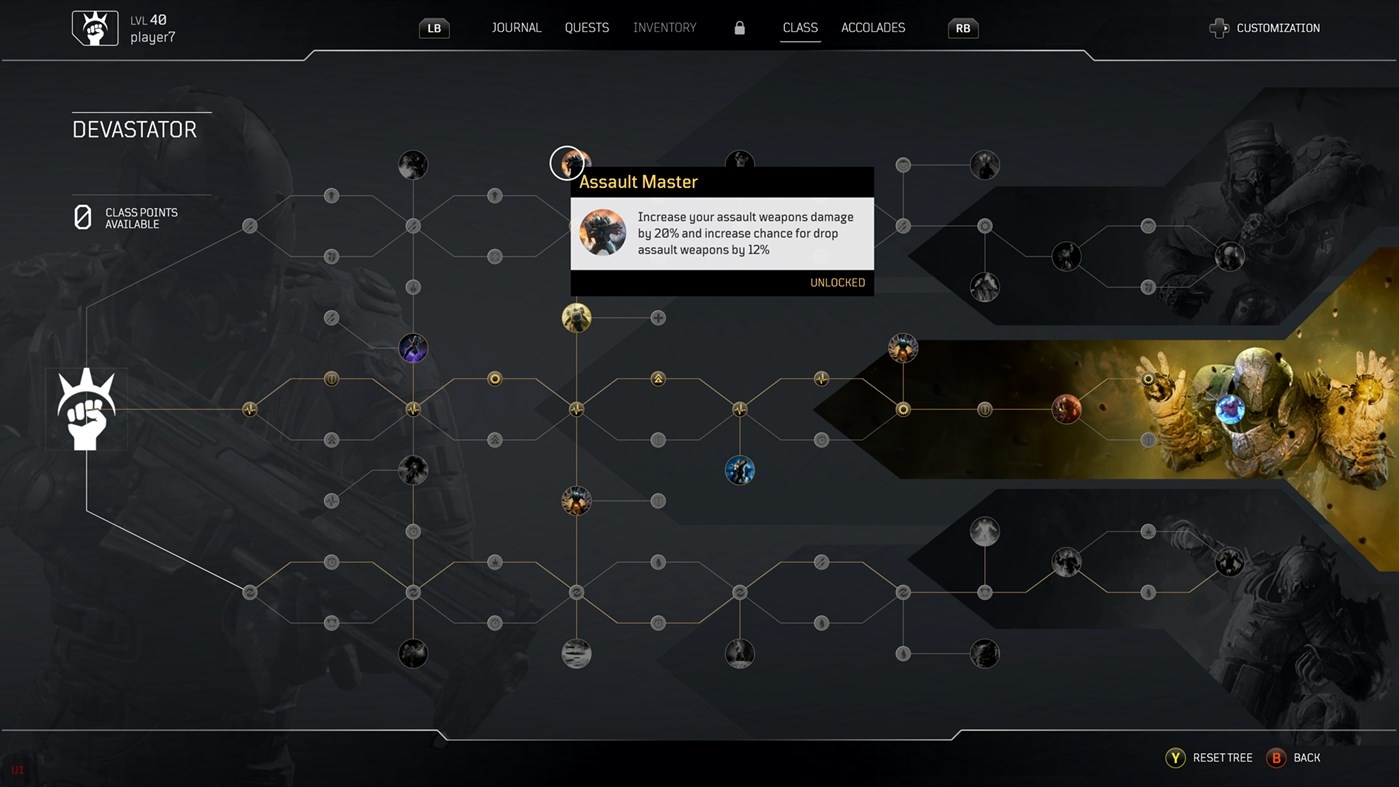Toggle the plus-sign minor skill node

tap(658, 317)
